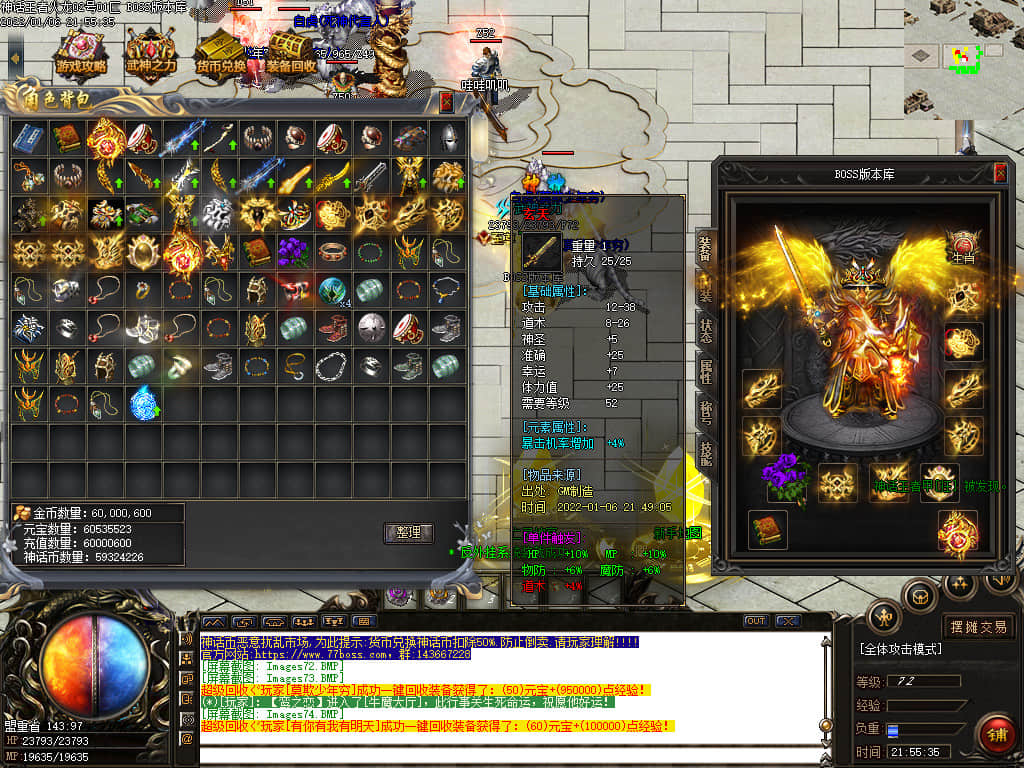Click the 摆摊交易 stall trade button
Image resolution: width=1024 pixels, height=768 pixels.
978,627
